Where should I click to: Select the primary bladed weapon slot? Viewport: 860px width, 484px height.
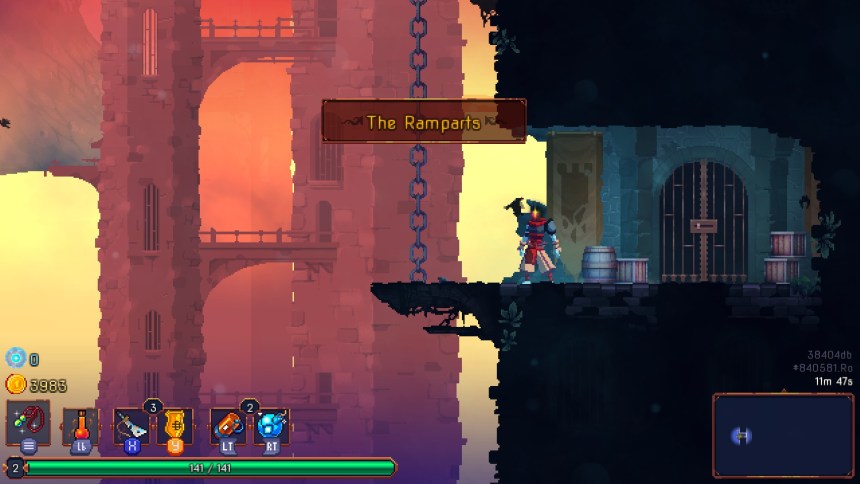(x=132, y=425)
